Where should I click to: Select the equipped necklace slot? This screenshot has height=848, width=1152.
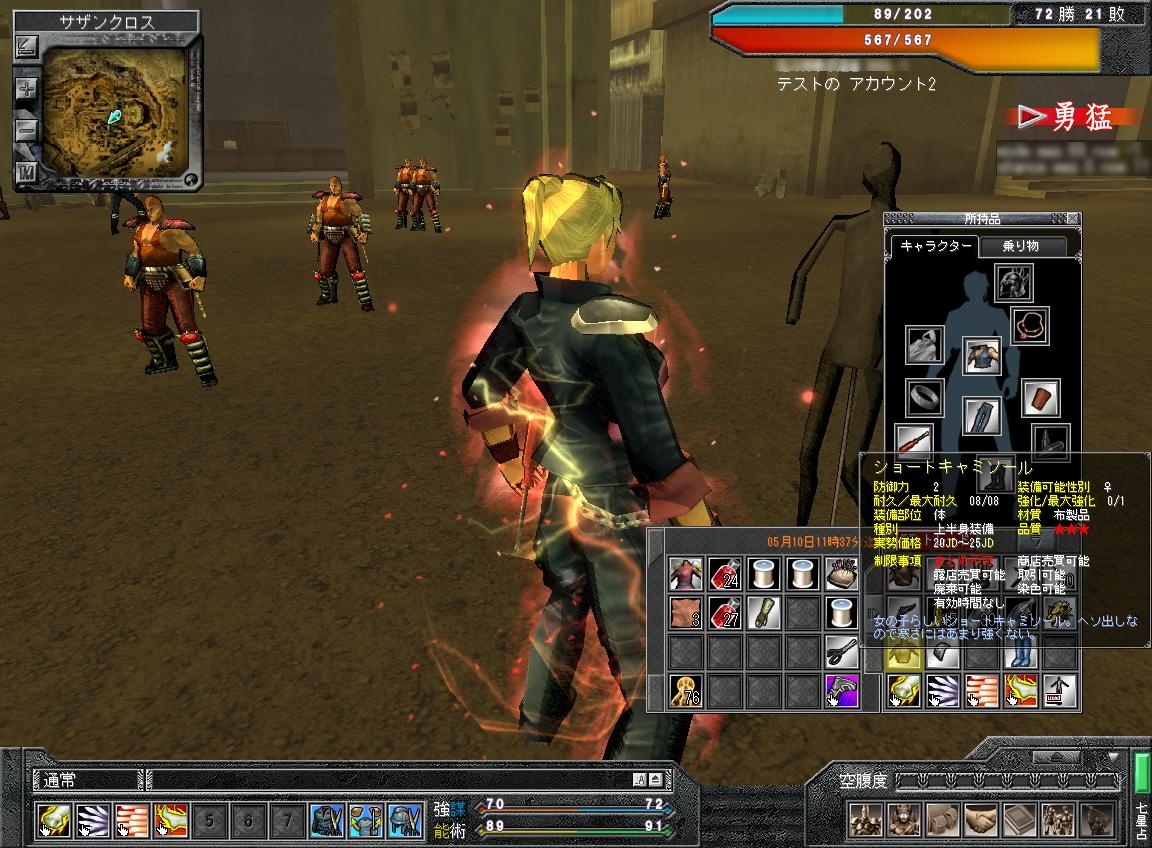click(1030, 326)
